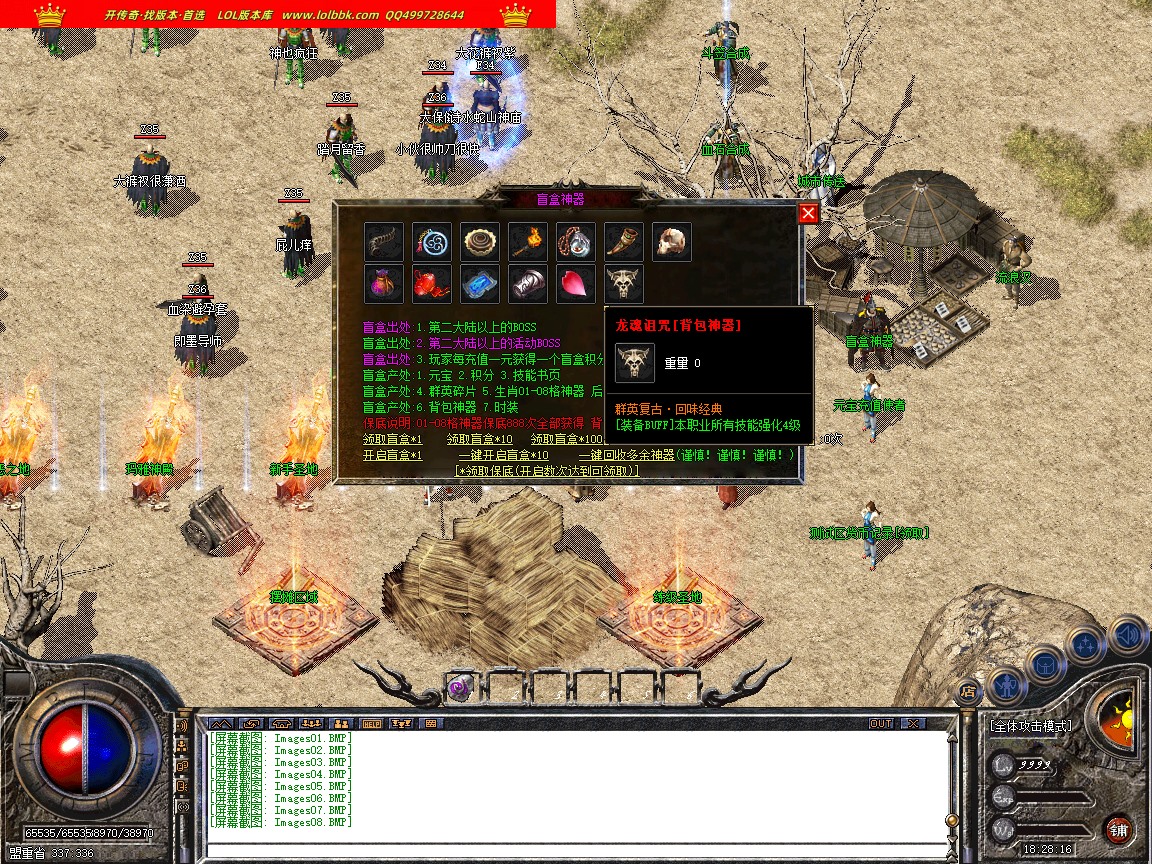1152x864 pixels.
Task: Claim the guaranteed reward via 领取保底
Action: (x=546, y=470)
